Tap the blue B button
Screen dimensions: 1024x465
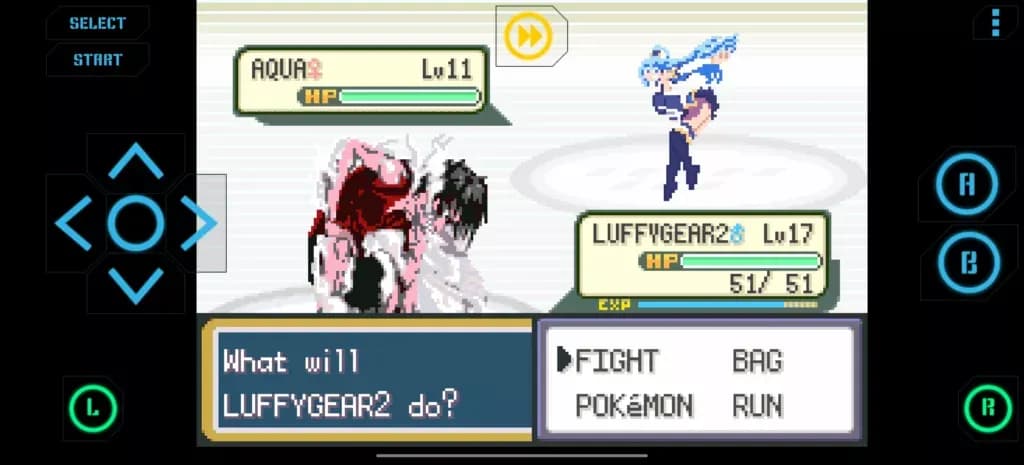click(967, 262)
